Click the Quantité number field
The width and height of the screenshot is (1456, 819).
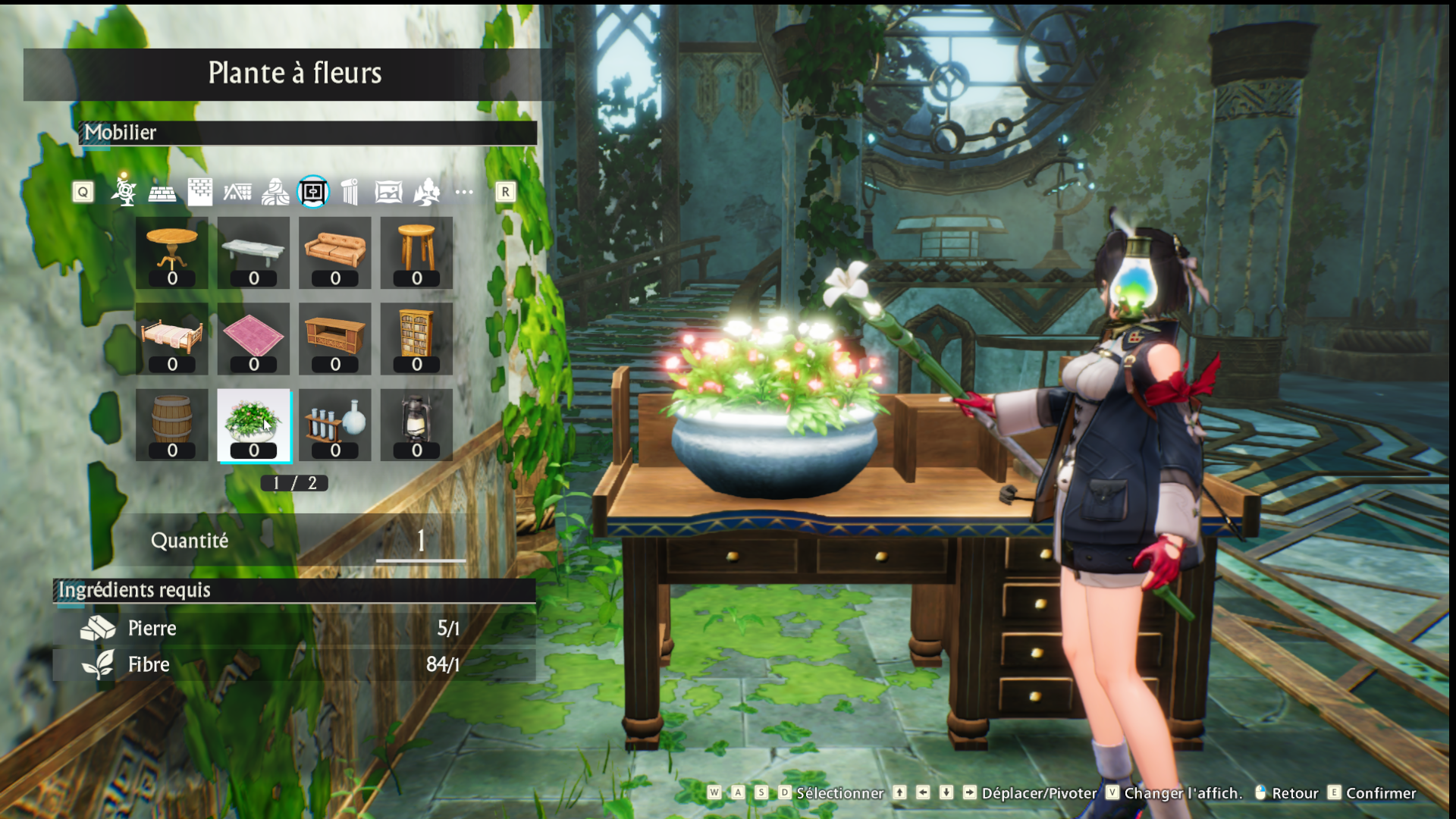tap(421, 541)
